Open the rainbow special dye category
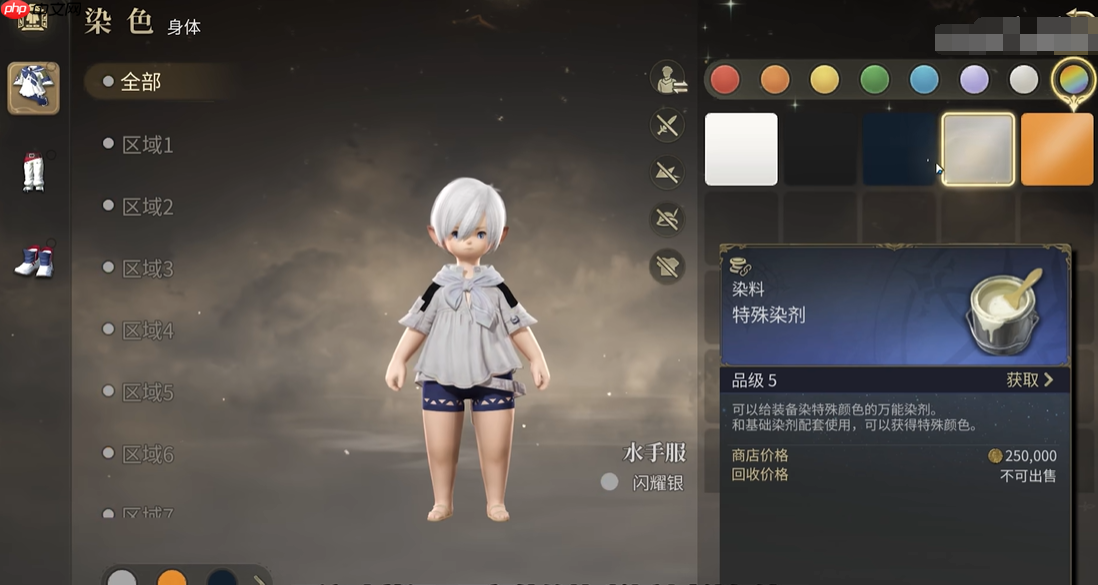This screenshot has height=585, width=1098. coord(1073,79)
